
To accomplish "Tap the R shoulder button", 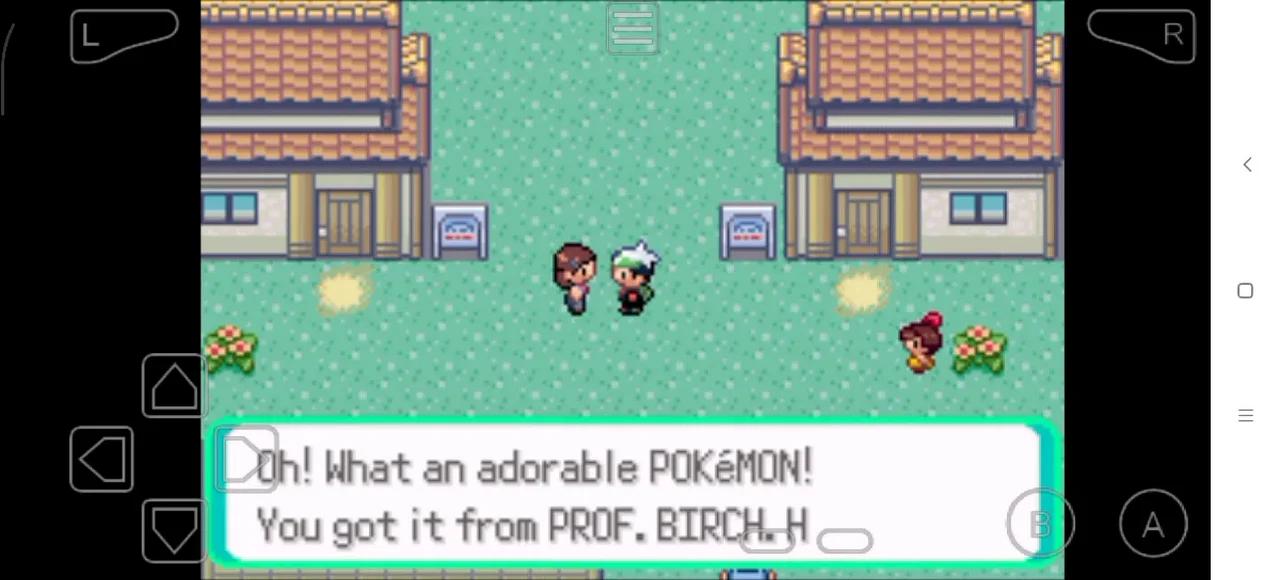I will 1142,36.
